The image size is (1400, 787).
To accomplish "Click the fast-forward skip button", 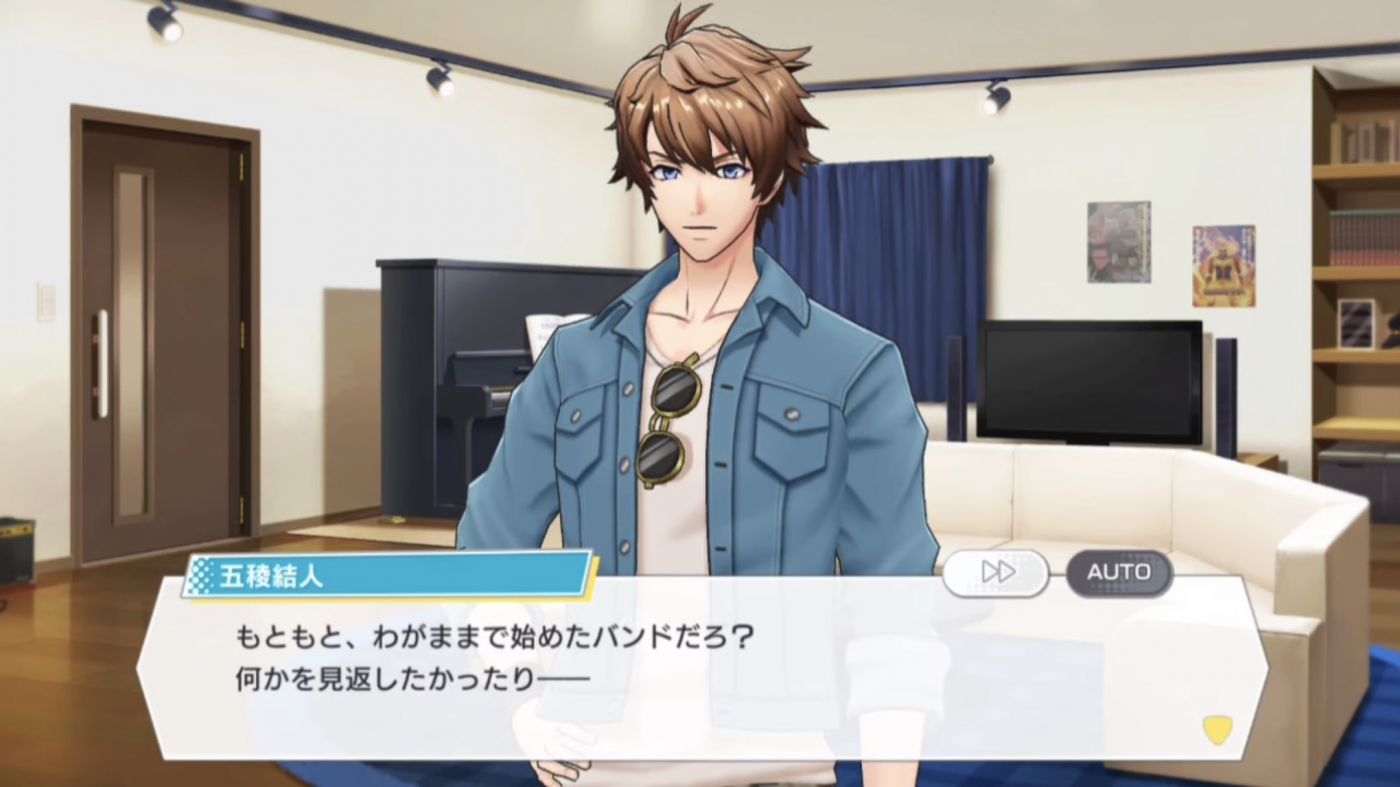I will point(996,572).
